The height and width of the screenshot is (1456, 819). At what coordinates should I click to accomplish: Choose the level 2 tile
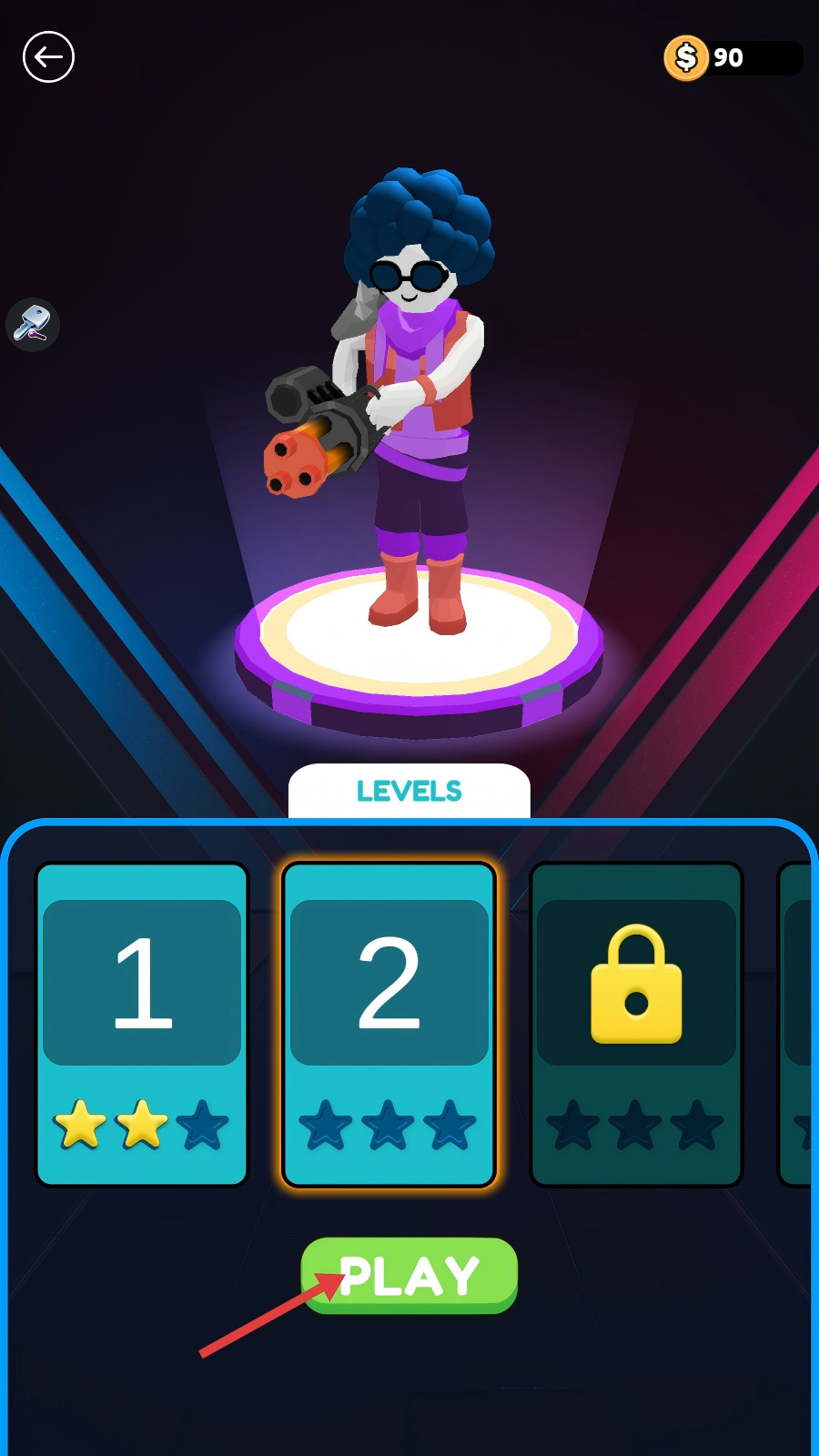pyautogui.click(x=389, y=1024)
